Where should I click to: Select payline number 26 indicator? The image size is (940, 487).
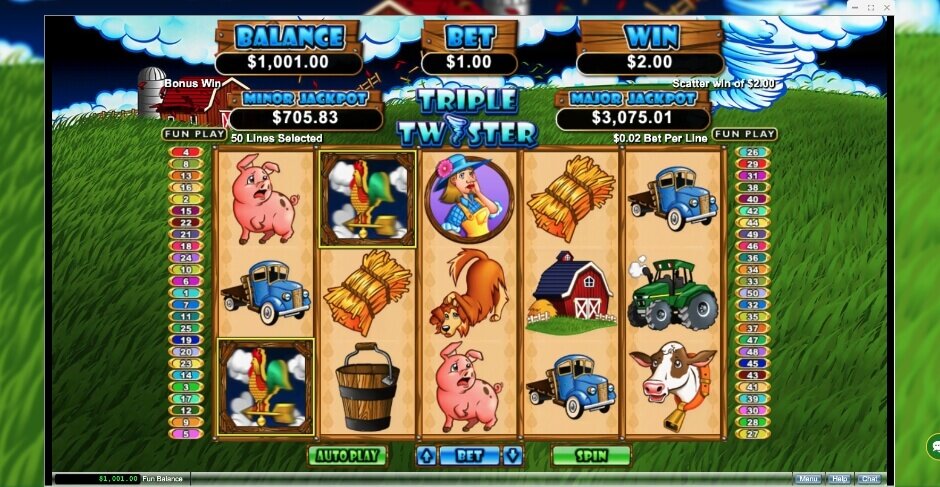pyautogui.click(x=752, y=153)
